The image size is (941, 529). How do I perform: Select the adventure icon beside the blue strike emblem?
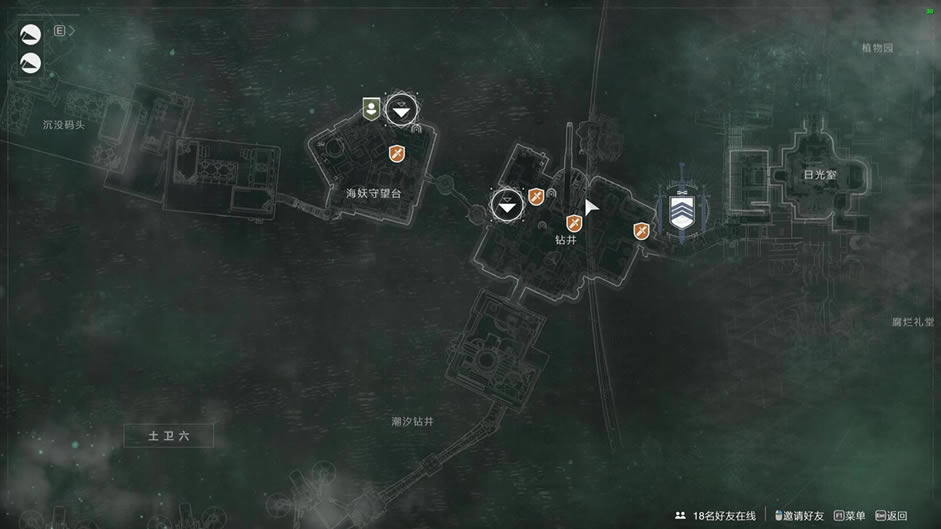tap(641, 231)
